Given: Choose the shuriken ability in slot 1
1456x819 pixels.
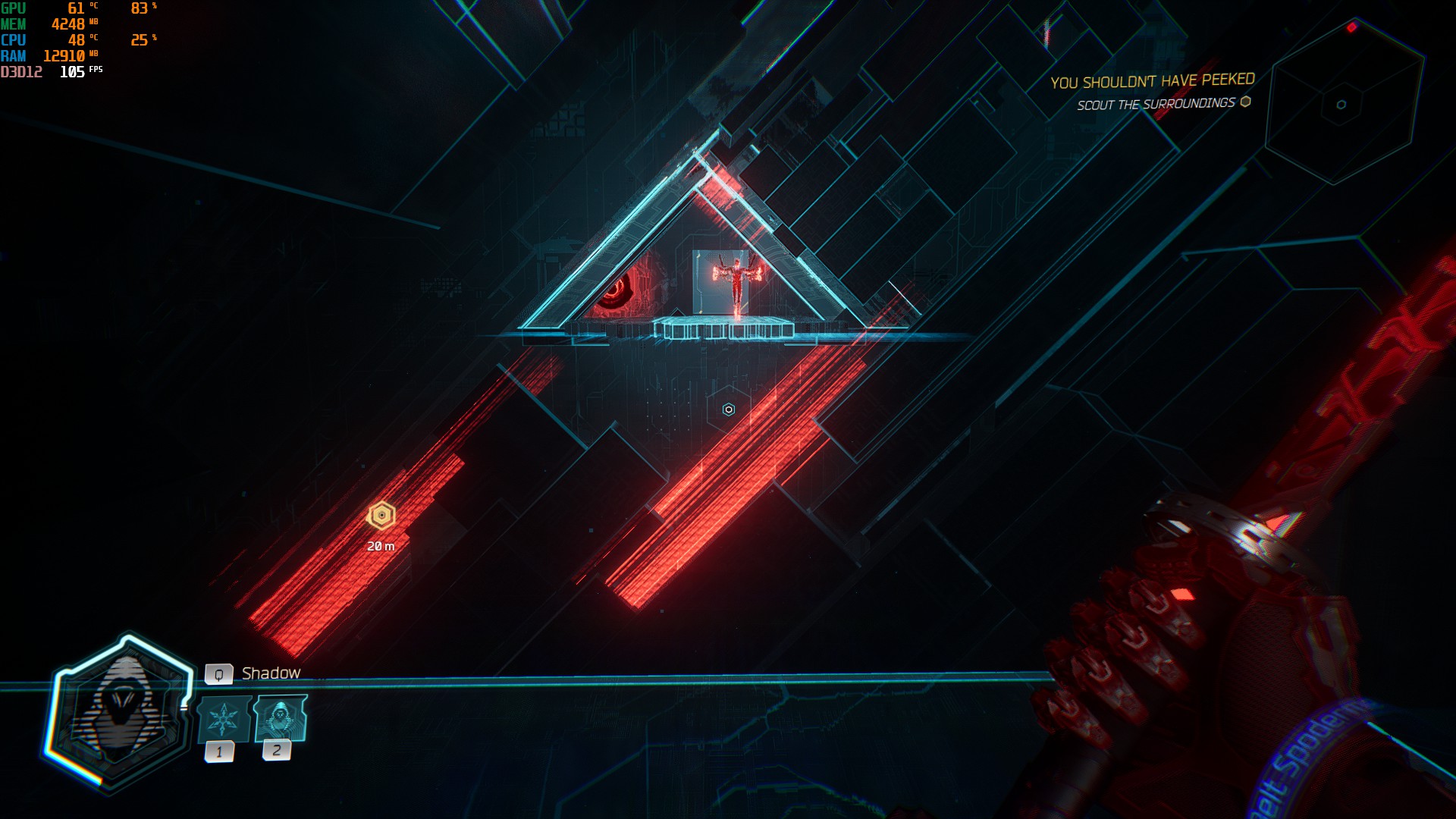Looking at the screenshot, I should tap(224, 719).
